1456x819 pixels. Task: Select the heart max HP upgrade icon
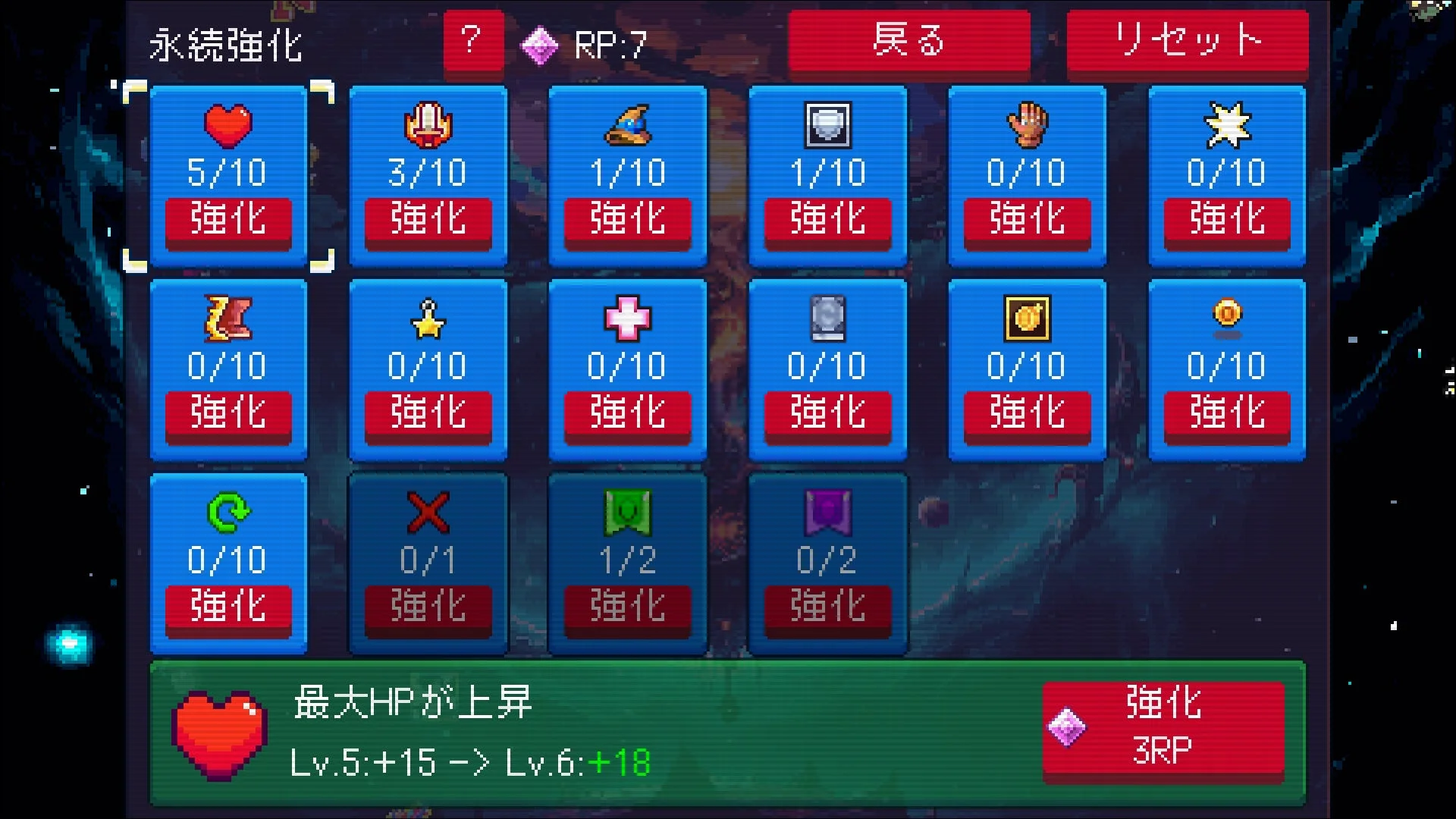[227, 126]
